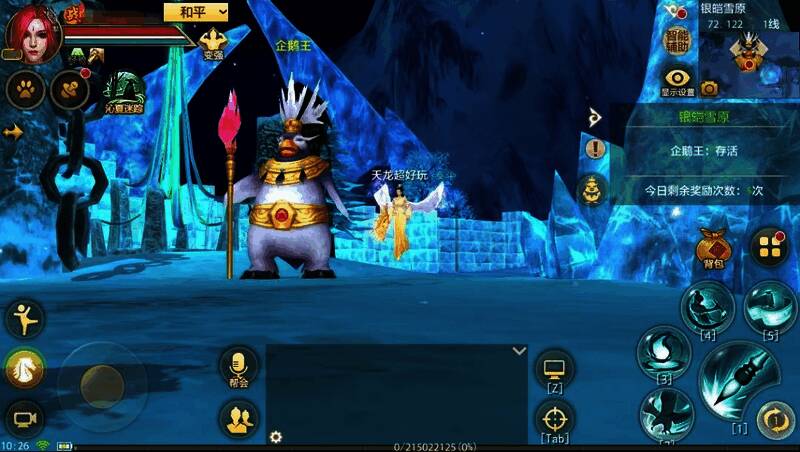Take a screenshot with the camera icon

(710, 88)
